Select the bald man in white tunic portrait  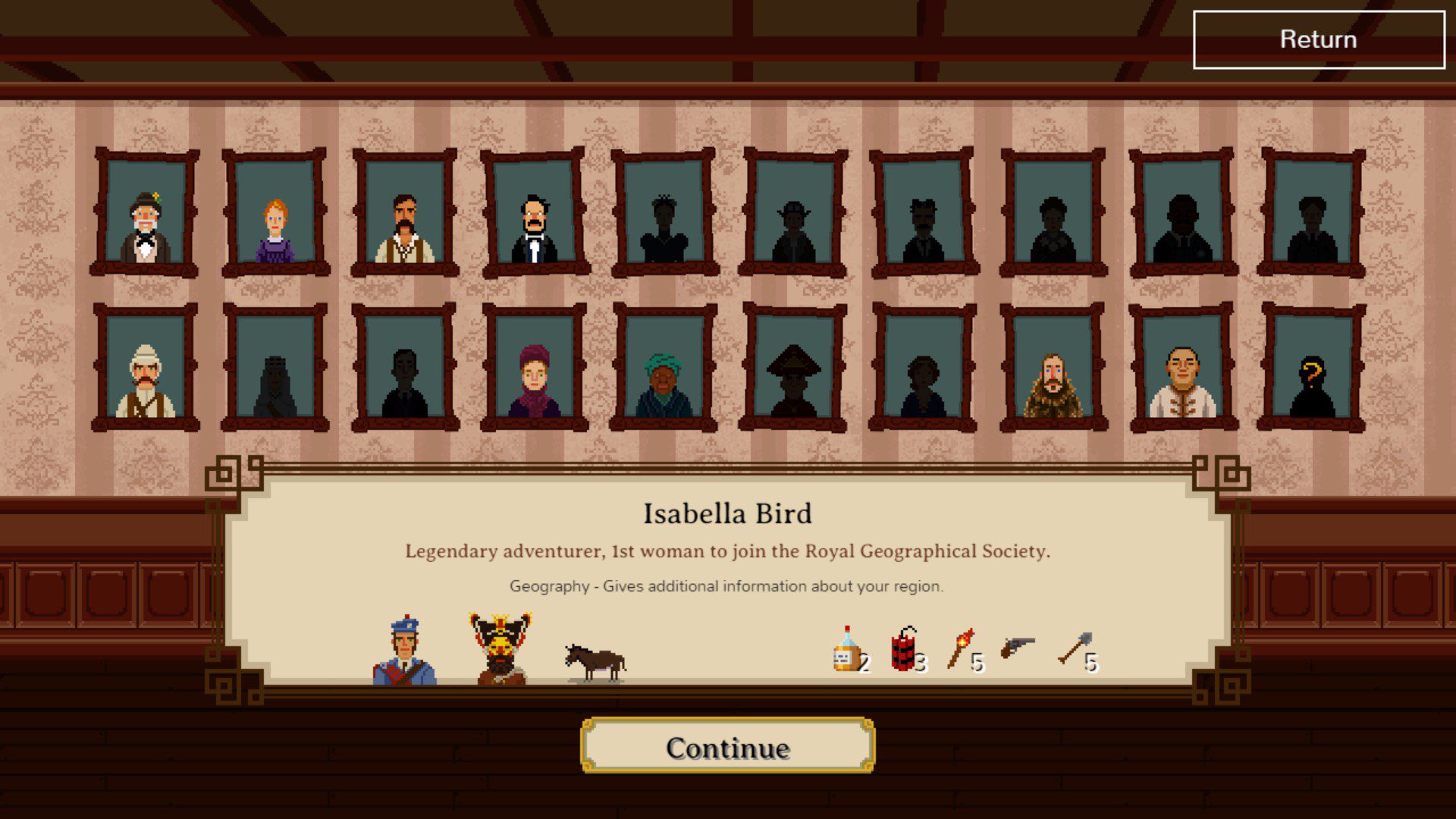tap(1182, 369)
